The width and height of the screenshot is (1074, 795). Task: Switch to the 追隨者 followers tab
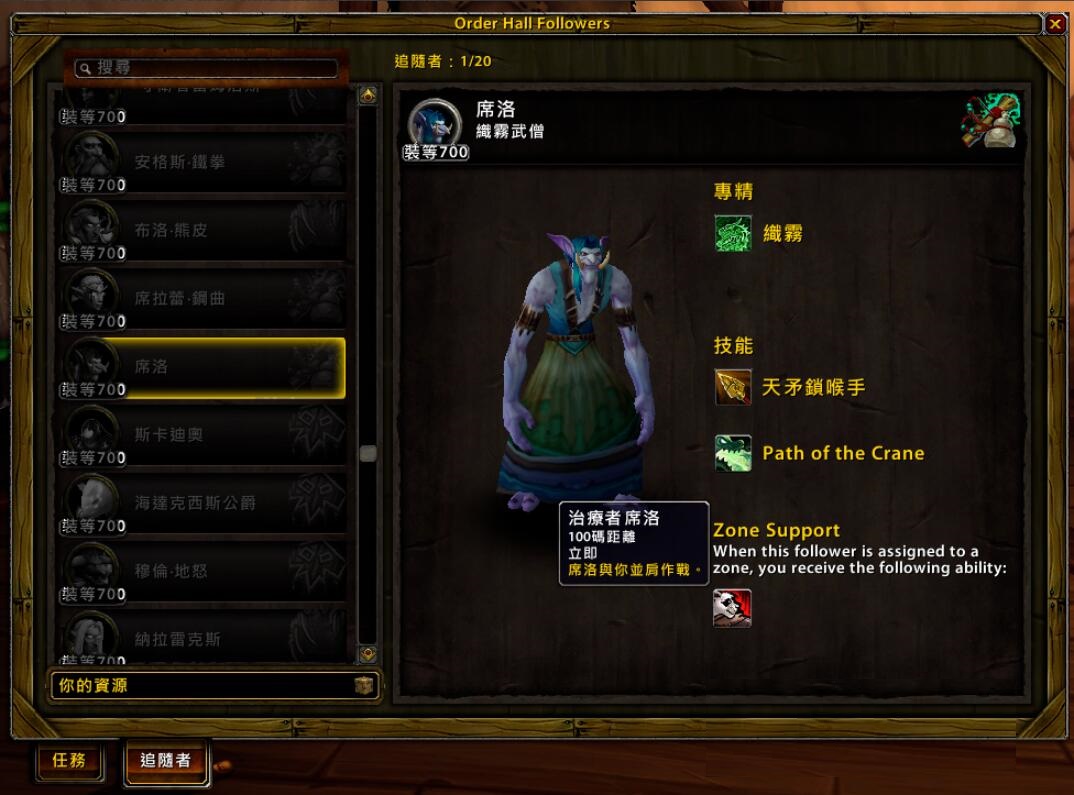[x=165, y=761]
